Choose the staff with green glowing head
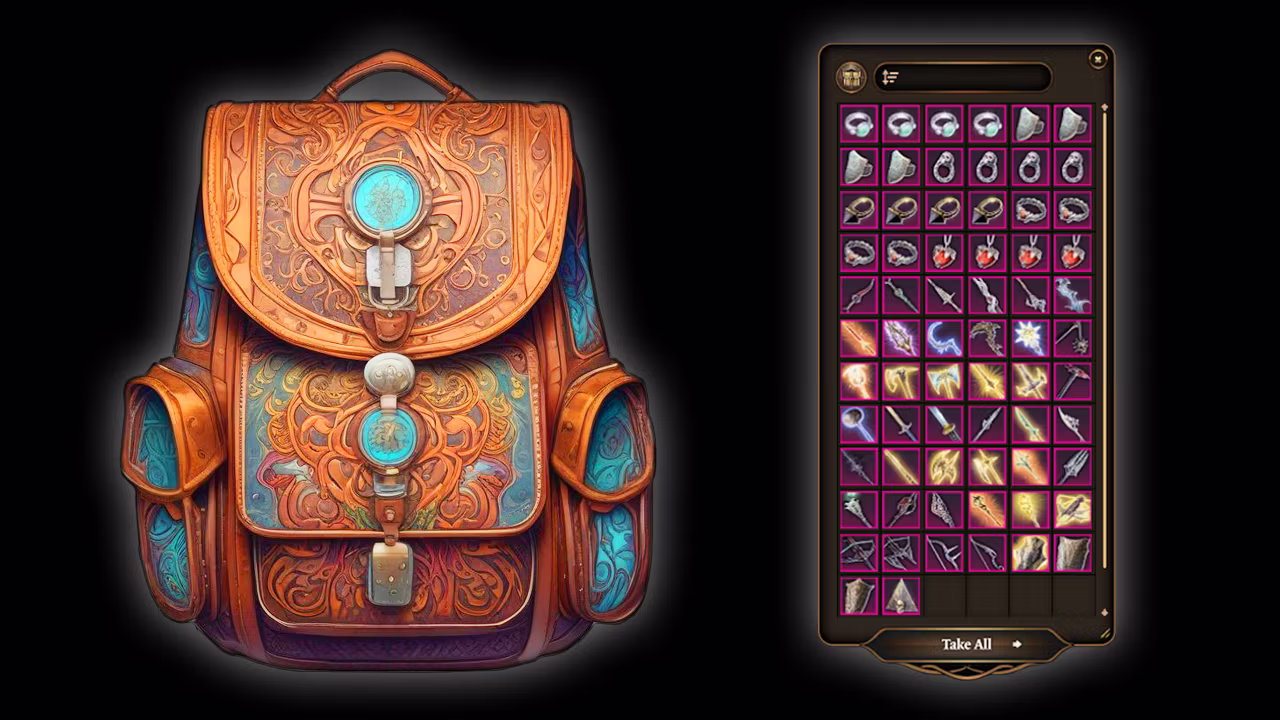1280x720 pixels. 858,510
